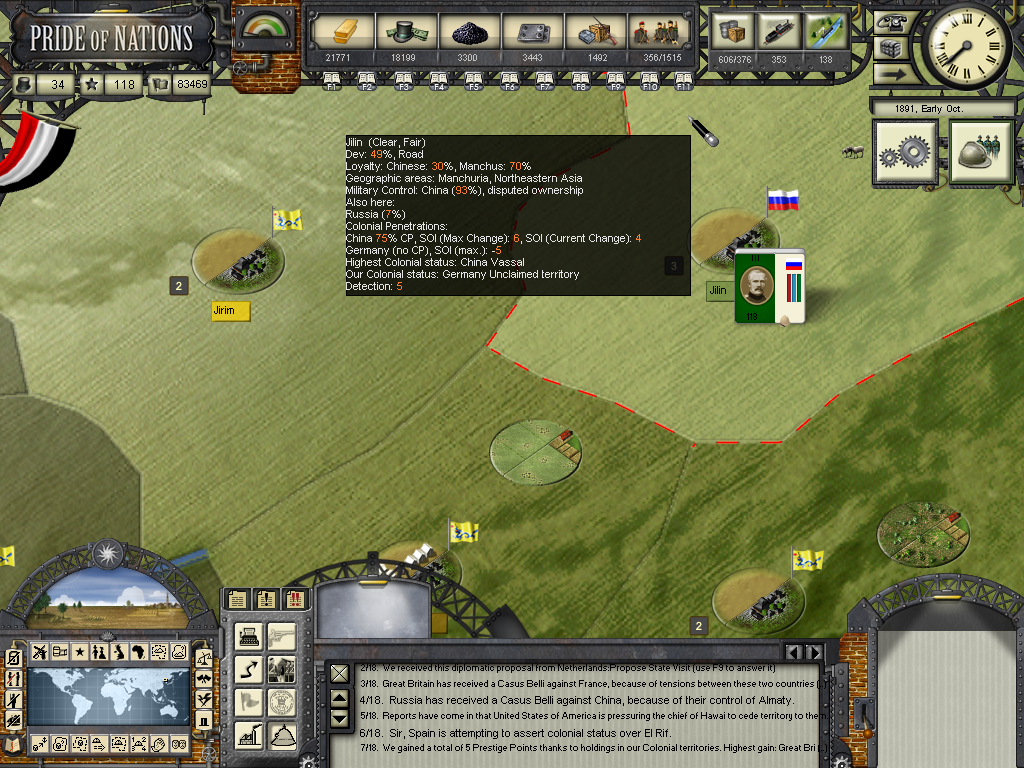Viewport: 1024px width, 768px height.
Task: Open the factory building button
Action: pos(249,735)
